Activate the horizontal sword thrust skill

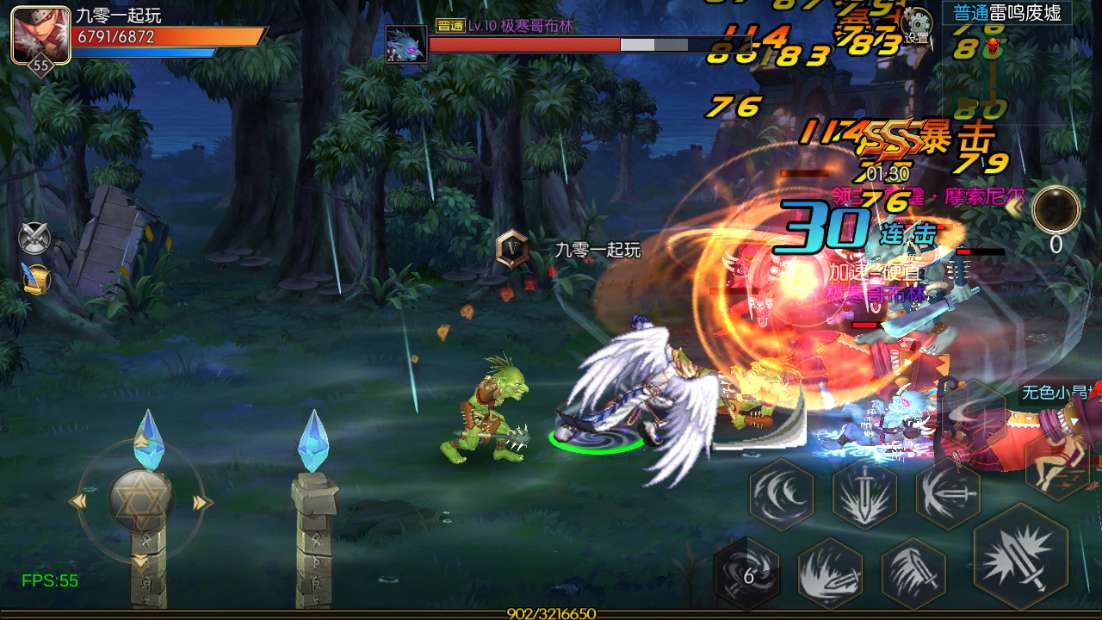[947, 493]
